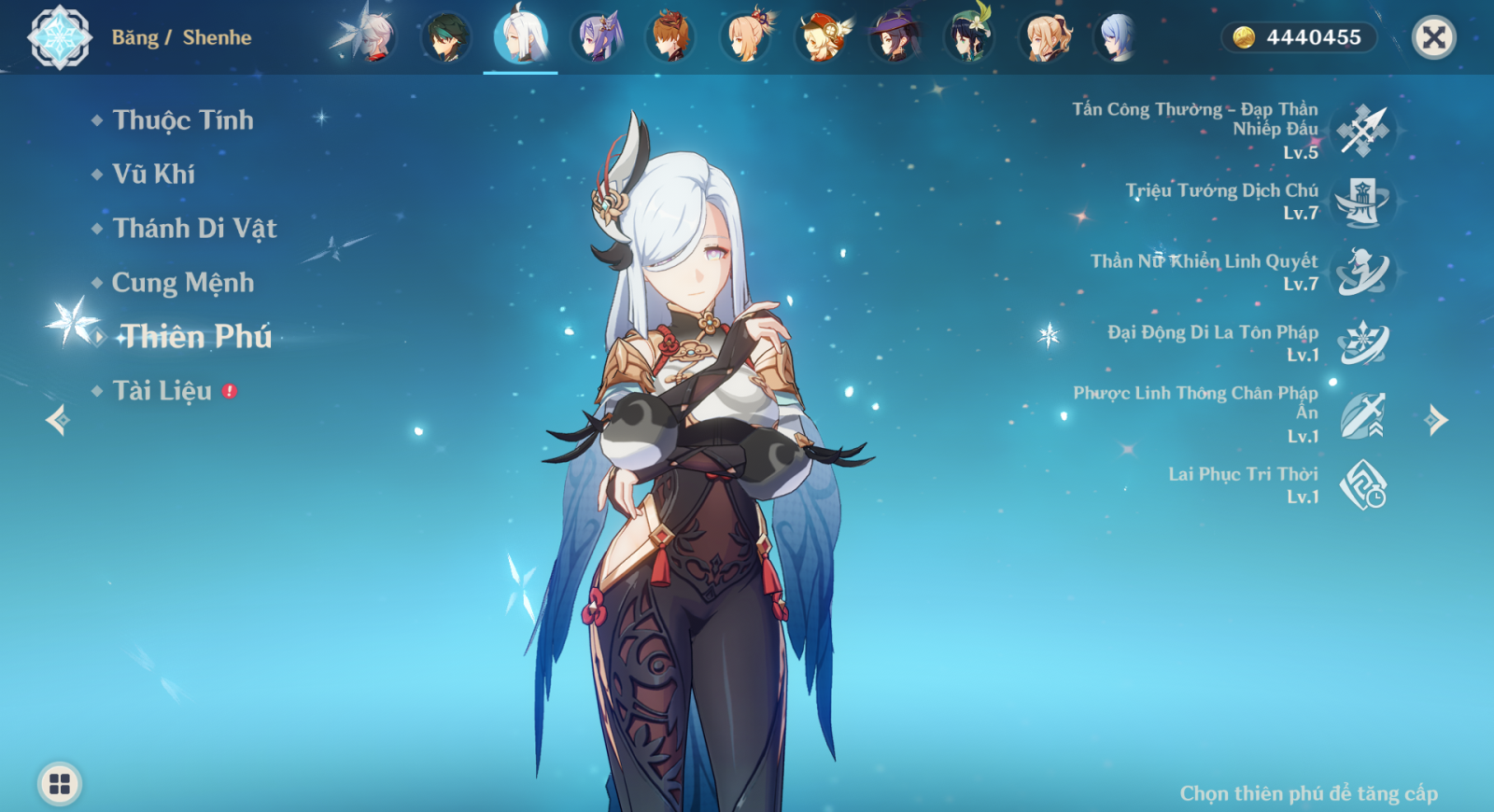1494x812 pixels.
Task: Select Klee's portrait in the character bar
Action: point(820,38)
